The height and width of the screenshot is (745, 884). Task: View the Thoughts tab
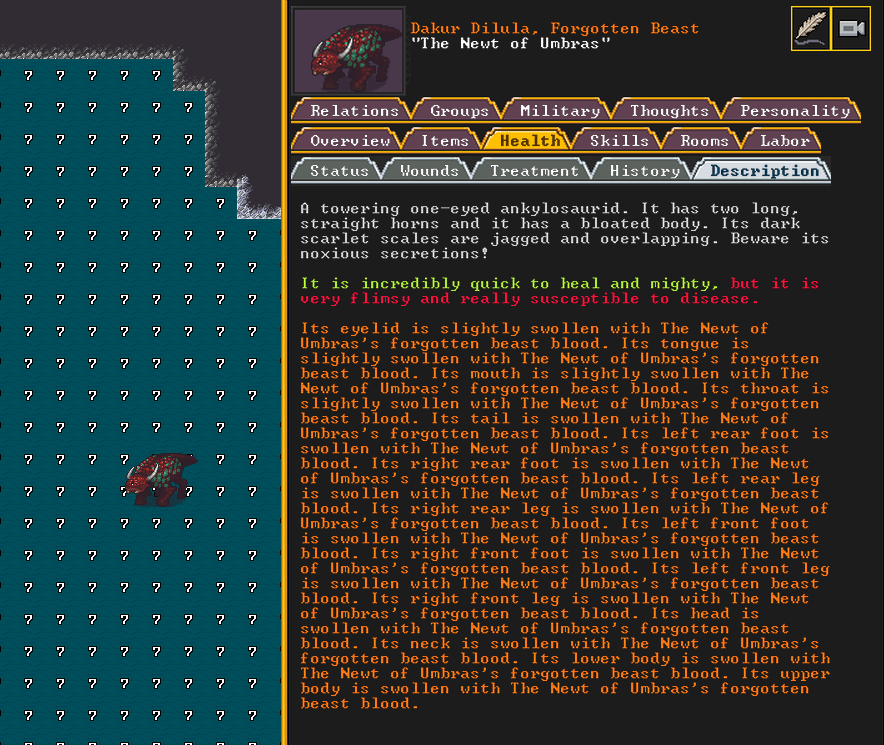click(669, 111)
